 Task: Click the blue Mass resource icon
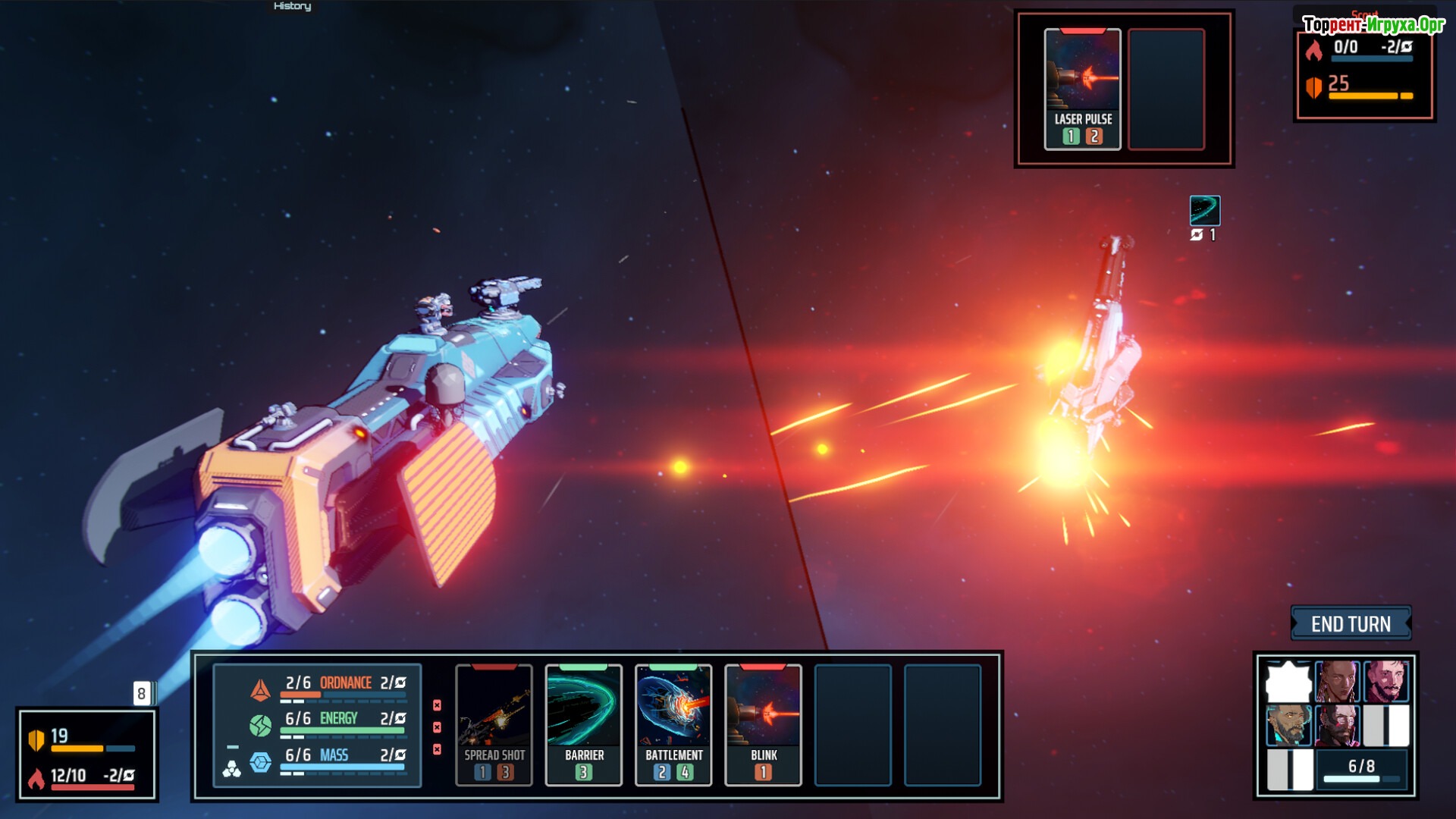pos(260,762)
